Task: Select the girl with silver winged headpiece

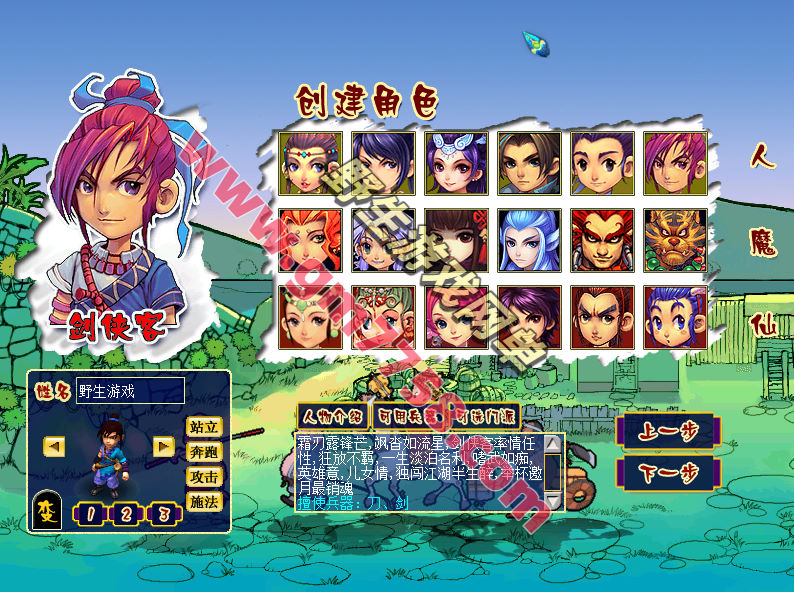Action: click(x=455, y=163)
